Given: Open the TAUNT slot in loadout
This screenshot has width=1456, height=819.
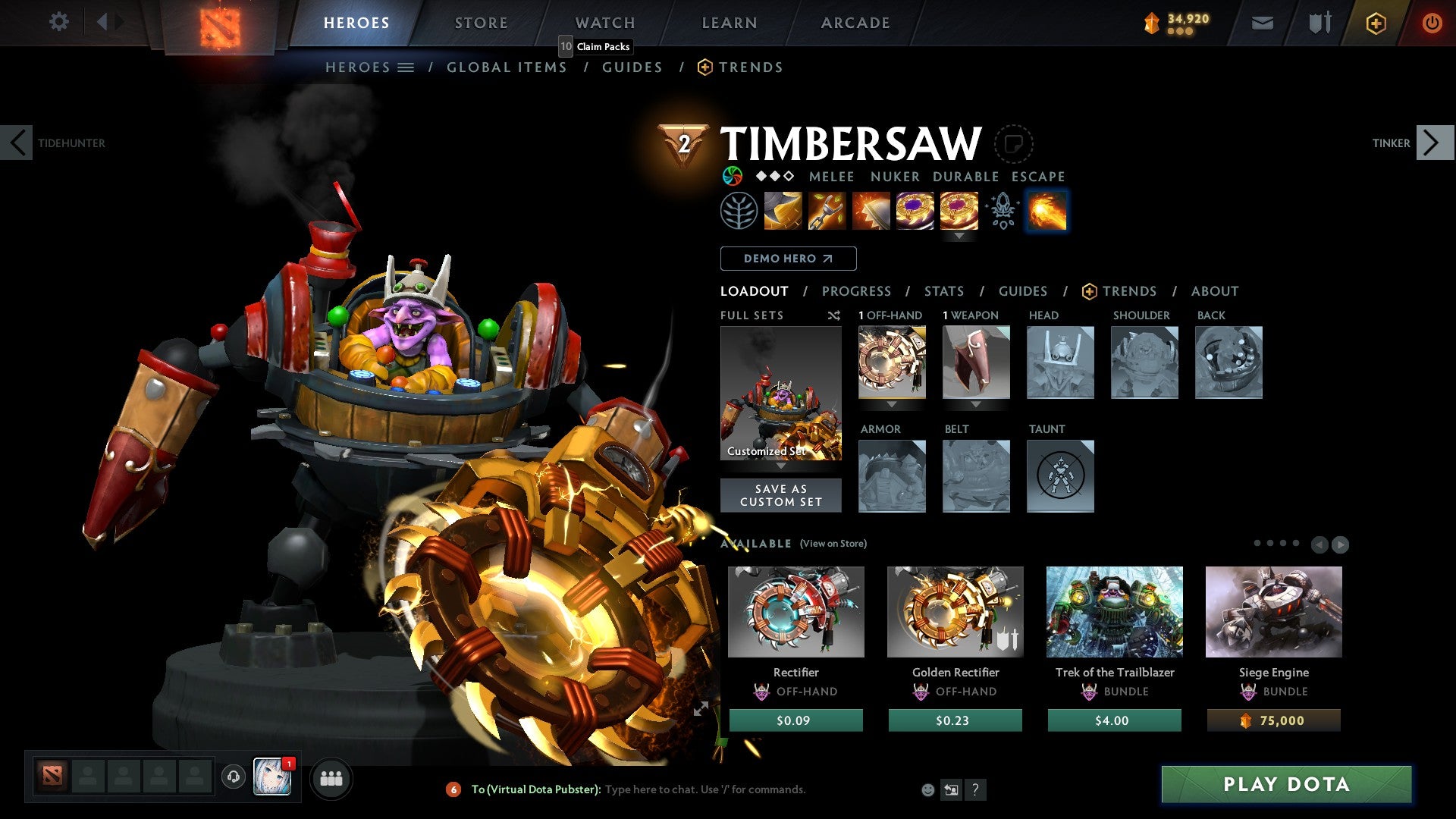Looking at the screenshot, I should (1059, 475).
